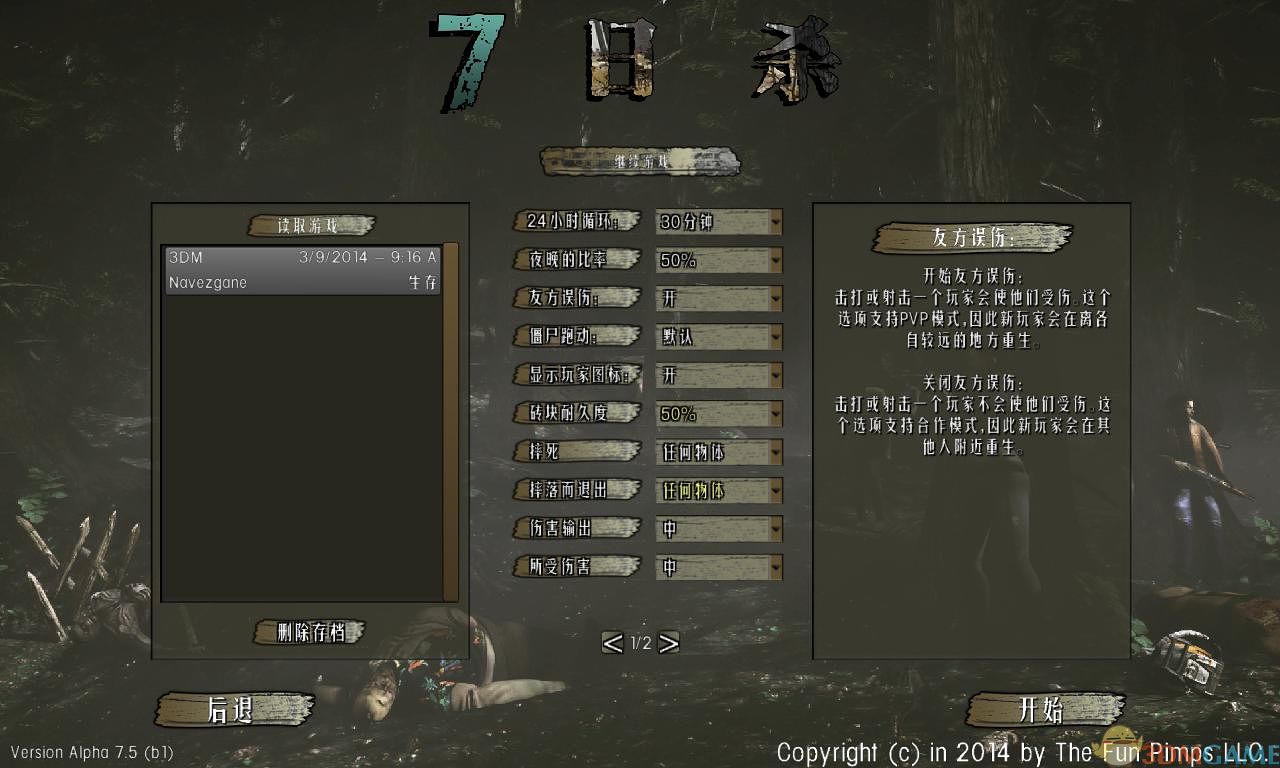1280x768 pixels.
Task: Click the 开始 Start button
Action: tap(1047, 710)
